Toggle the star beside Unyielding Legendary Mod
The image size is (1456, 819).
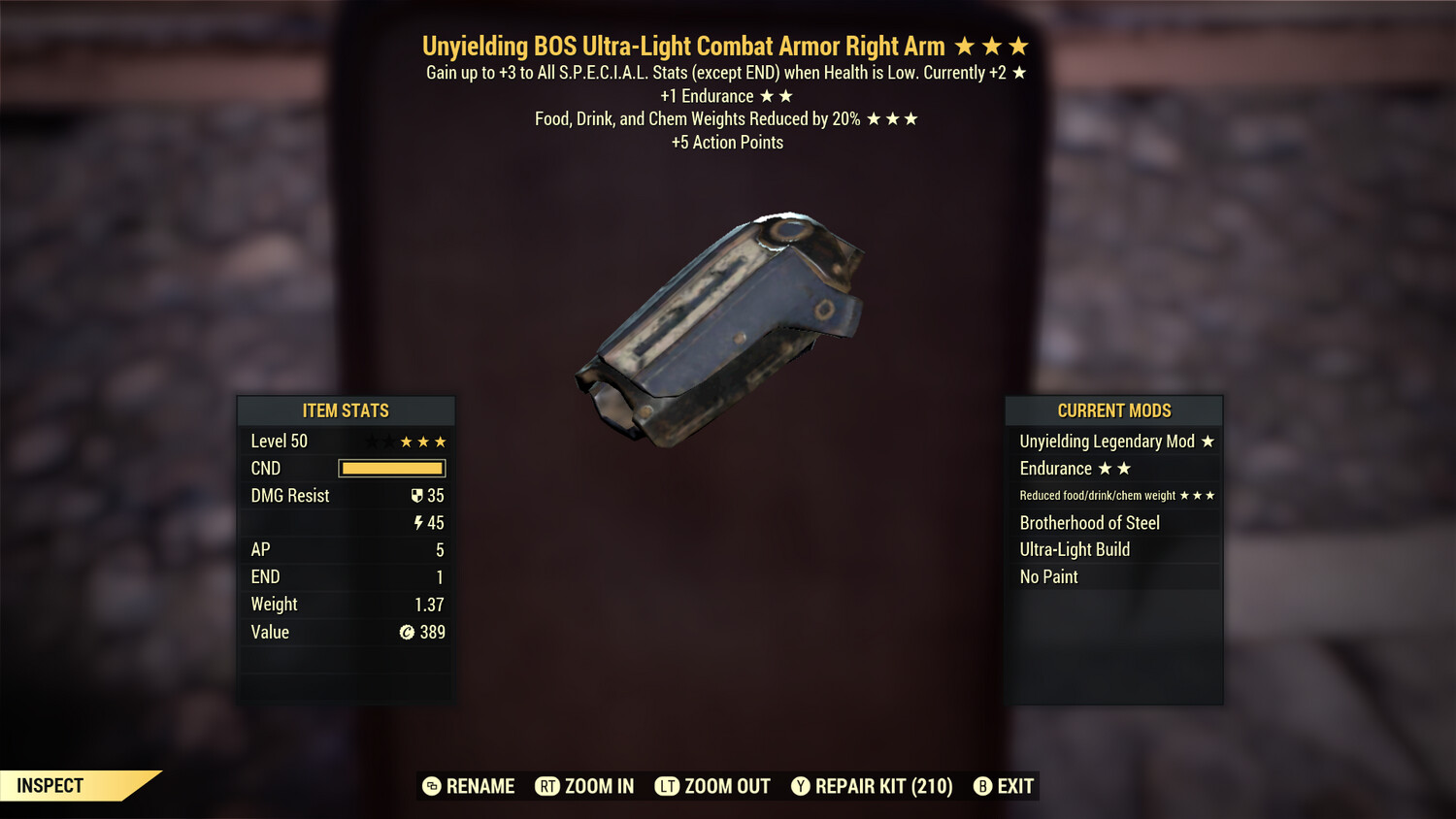pos(1207,441)
